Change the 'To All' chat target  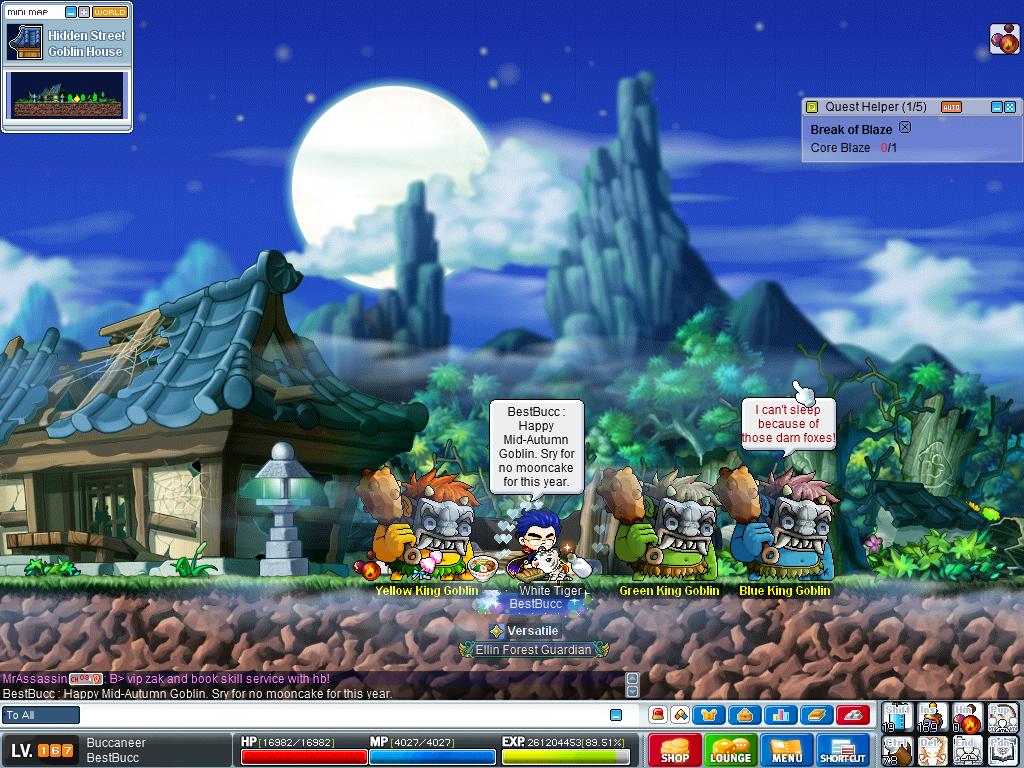41,715
